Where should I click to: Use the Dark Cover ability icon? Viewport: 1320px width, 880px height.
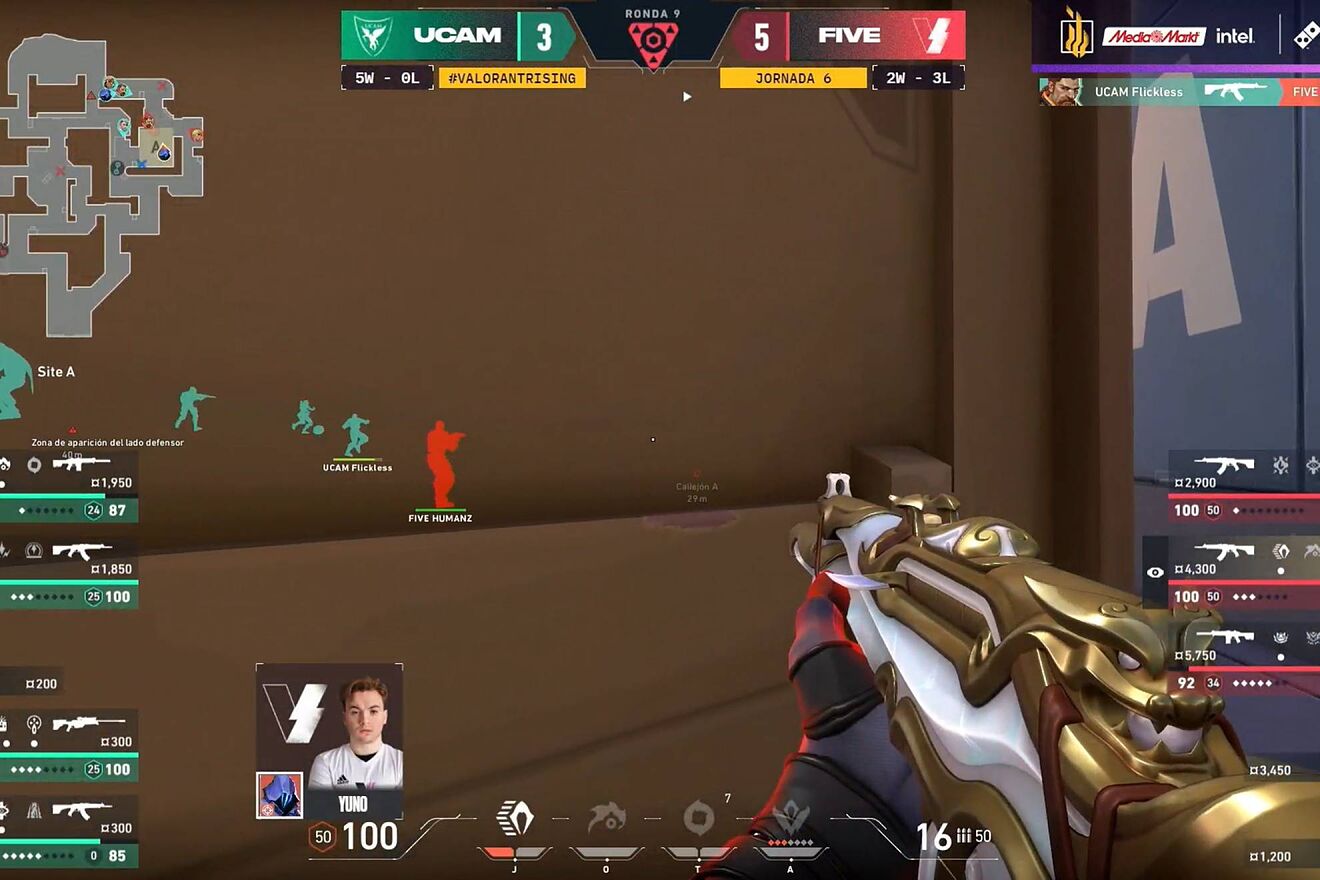(x=698, y=819)
